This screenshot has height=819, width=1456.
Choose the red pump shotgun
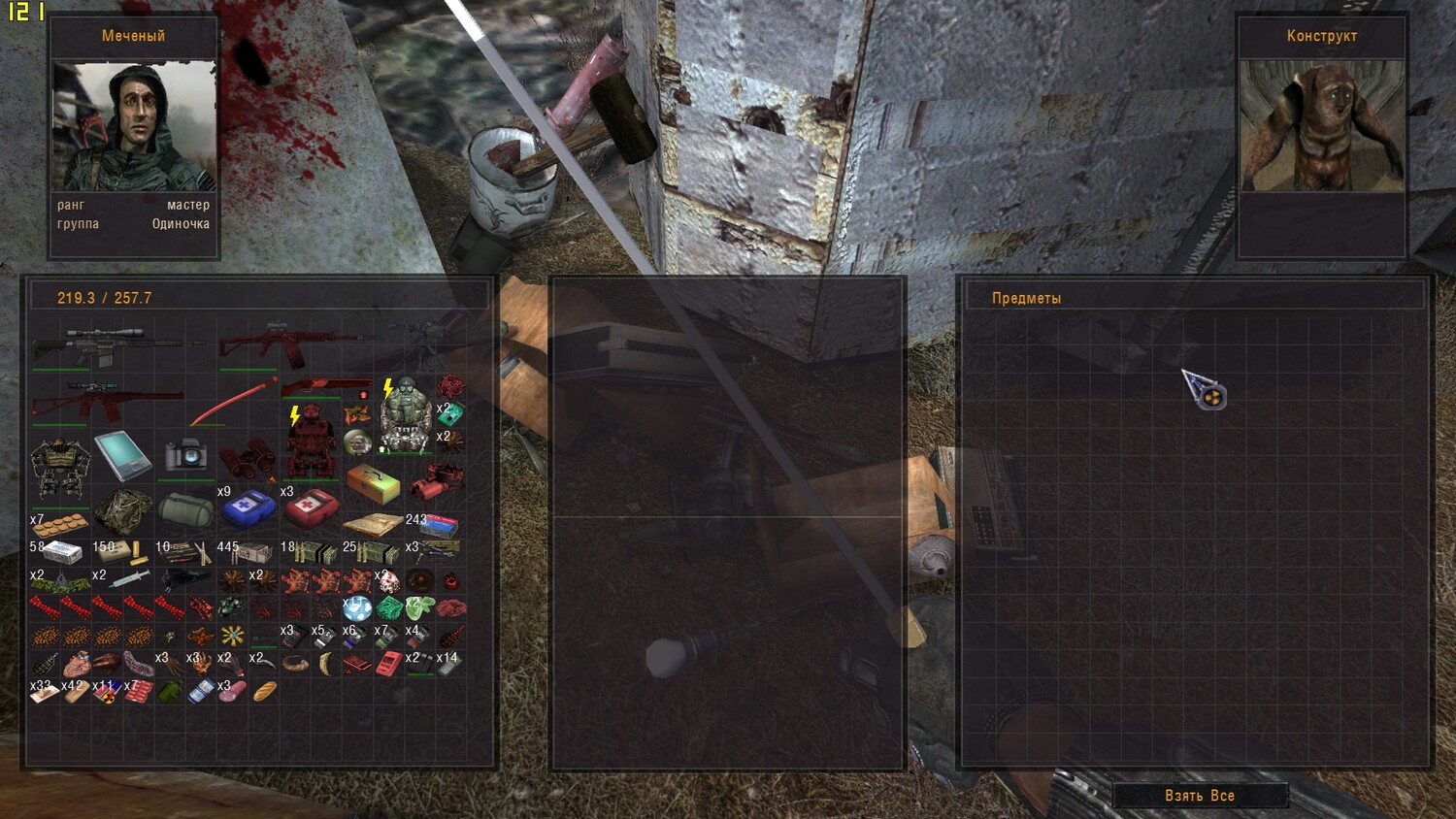[326, 387]
